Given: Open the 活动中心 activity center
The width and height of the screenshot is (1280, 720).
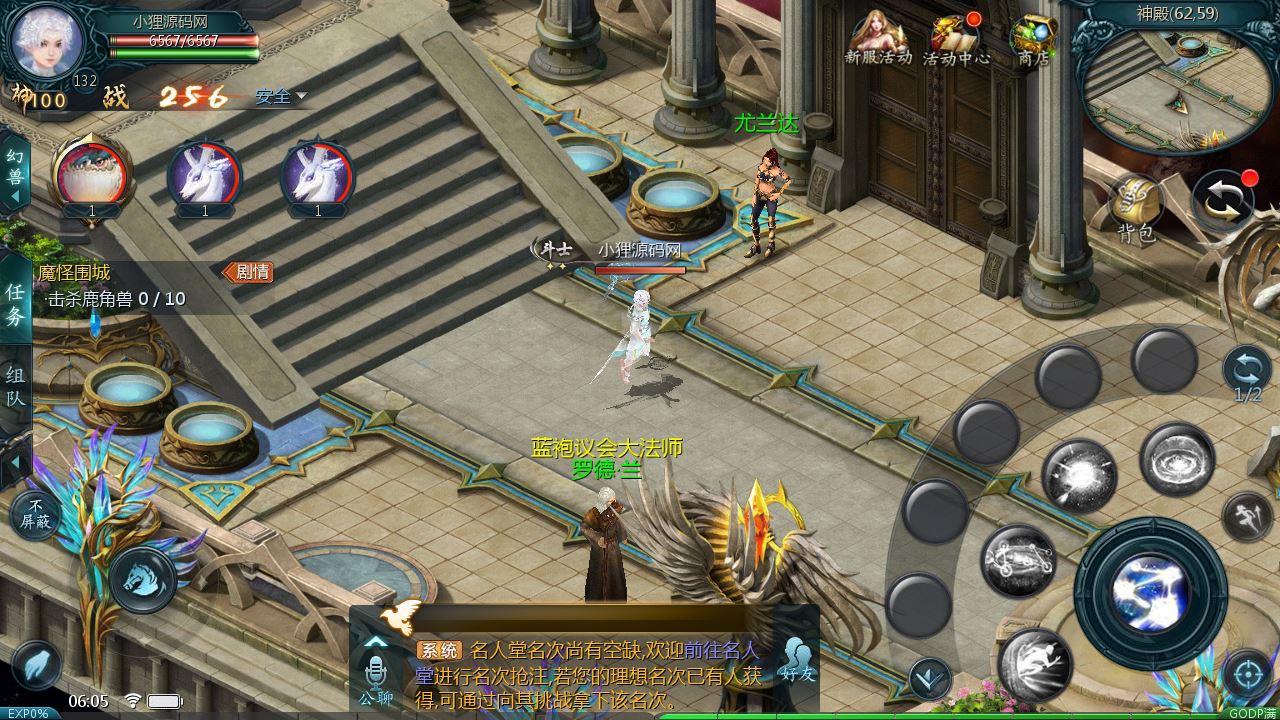Looking at the screenshot, I should pyautogui.click(x=955, y=38).
